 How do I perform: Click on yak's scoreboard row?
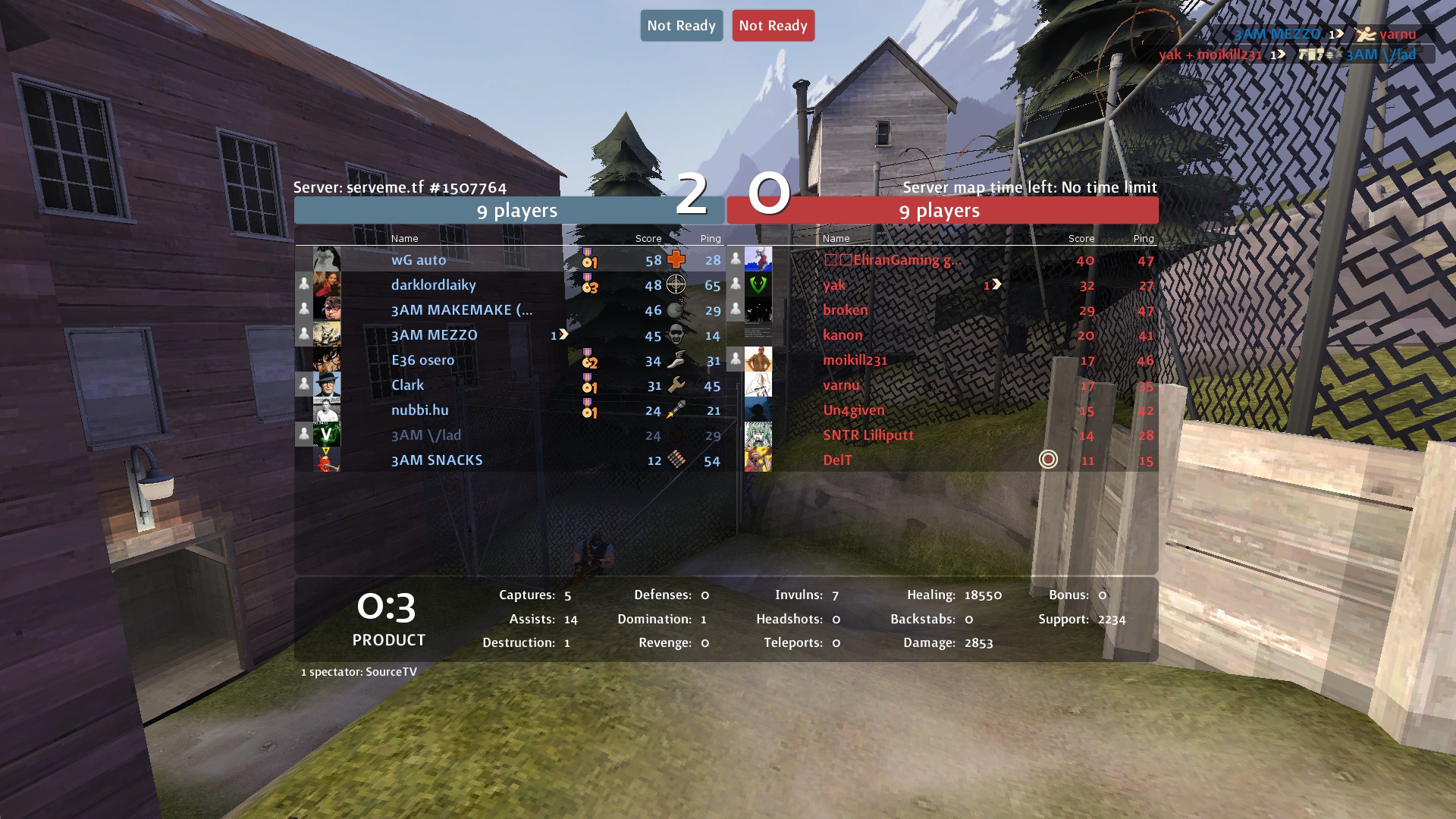click(834, 285)
